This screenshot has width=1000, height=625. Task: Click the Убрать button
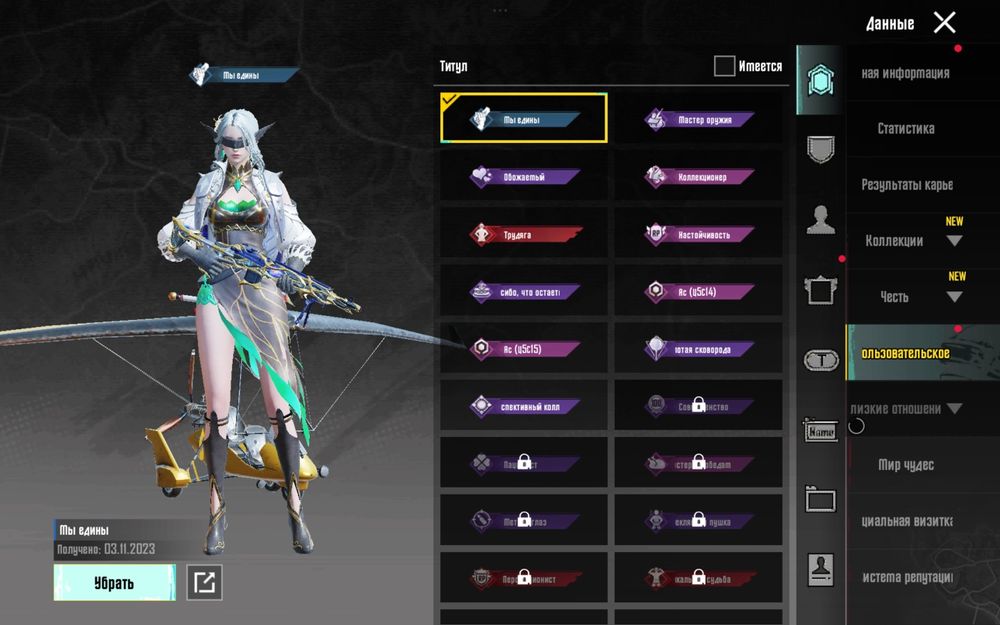[x=114, y=583]
